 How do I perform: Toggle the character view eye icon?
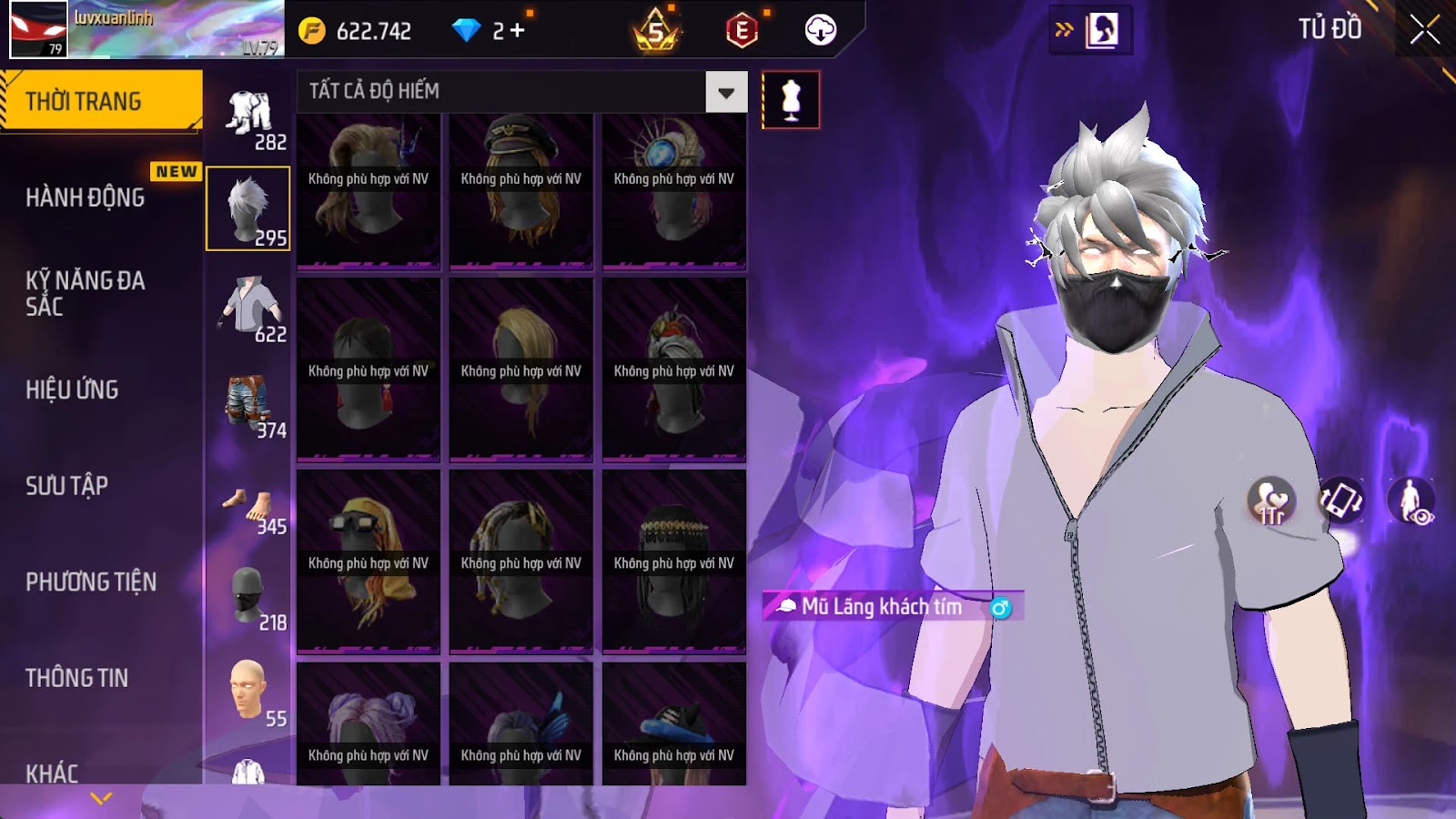click(x=1410, y=501)
